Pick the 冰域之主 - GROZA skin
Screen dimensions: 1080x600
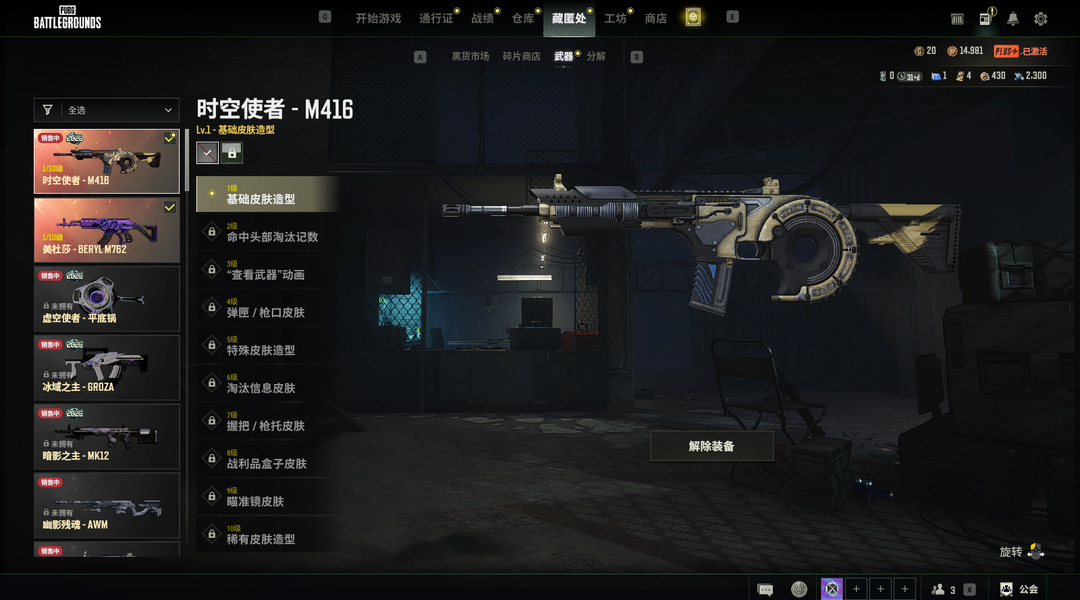[x=107, y=367]
